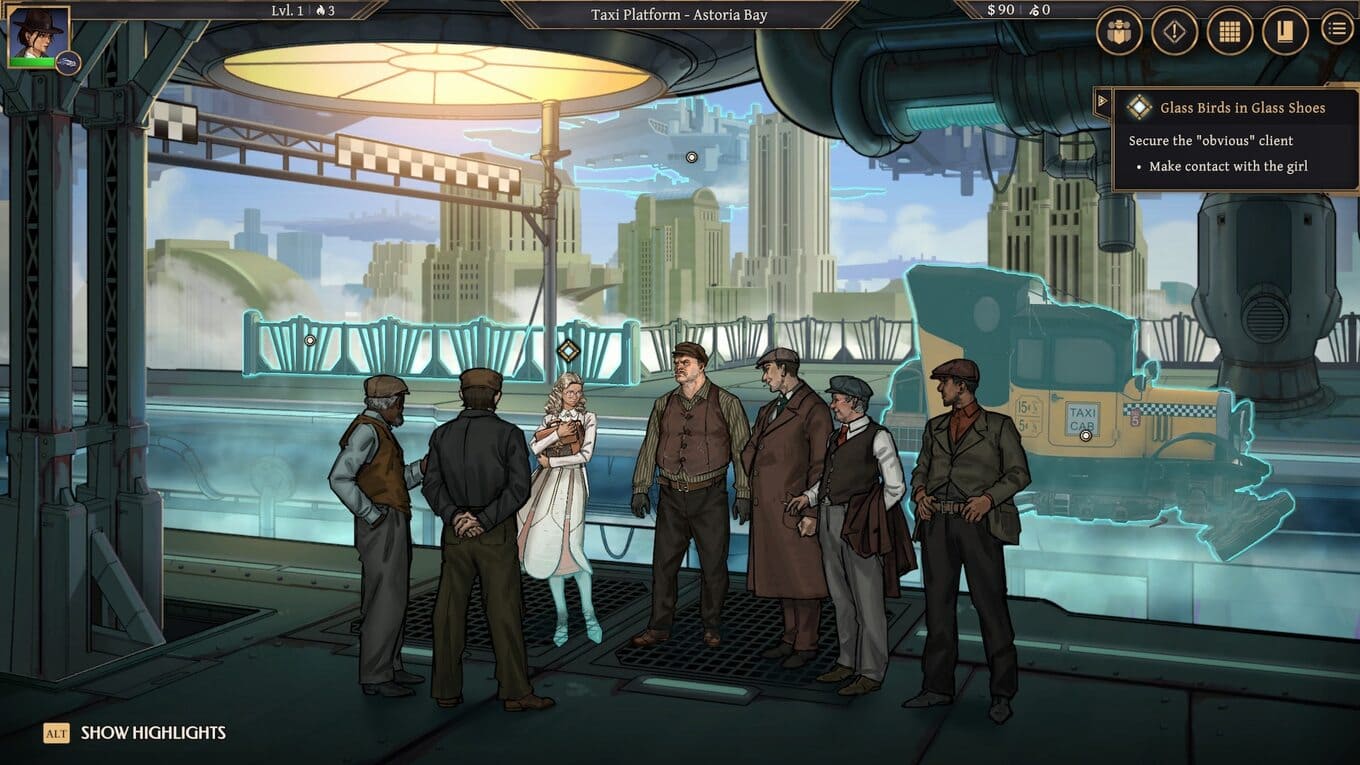This screenshot has height=765, width=1360.
Task: Select the interaction marker on the taxi car
Action: click(x=1085, y=435)
